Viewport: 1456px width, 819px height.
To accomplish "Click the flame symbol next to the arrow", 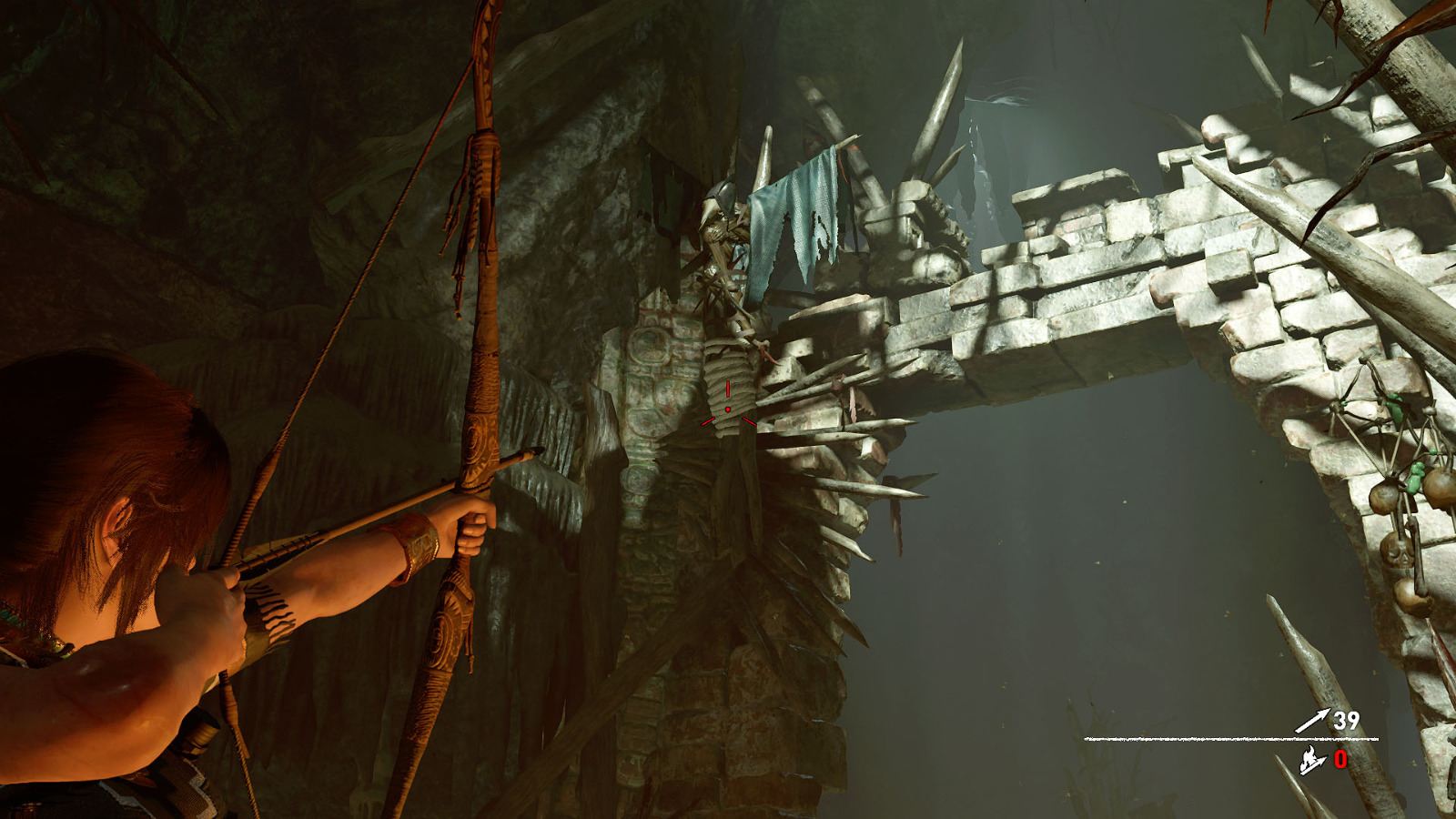I will [1308, 757].
